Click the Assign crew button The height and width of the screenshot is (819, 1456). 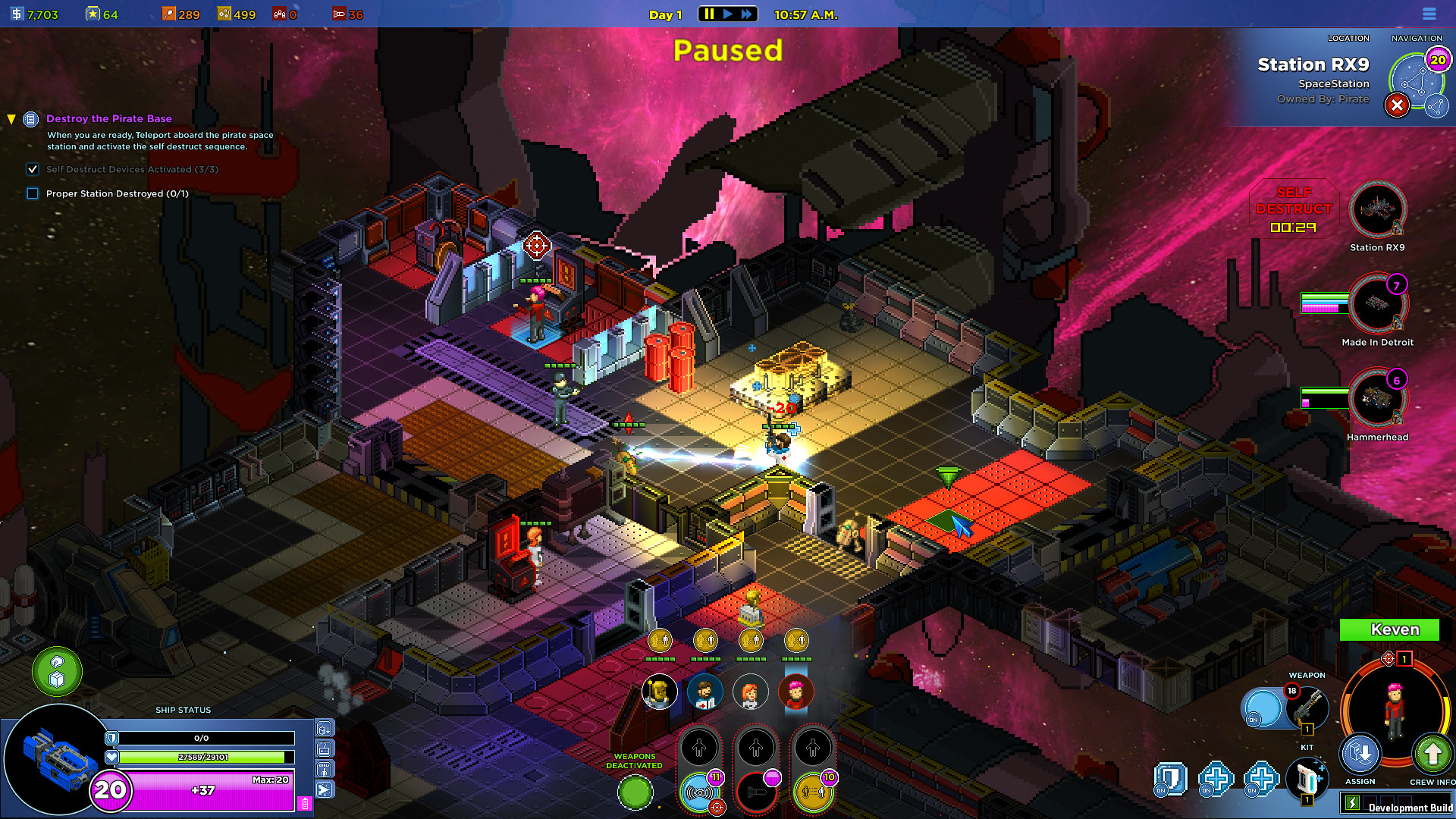[x=1360, y=755]
